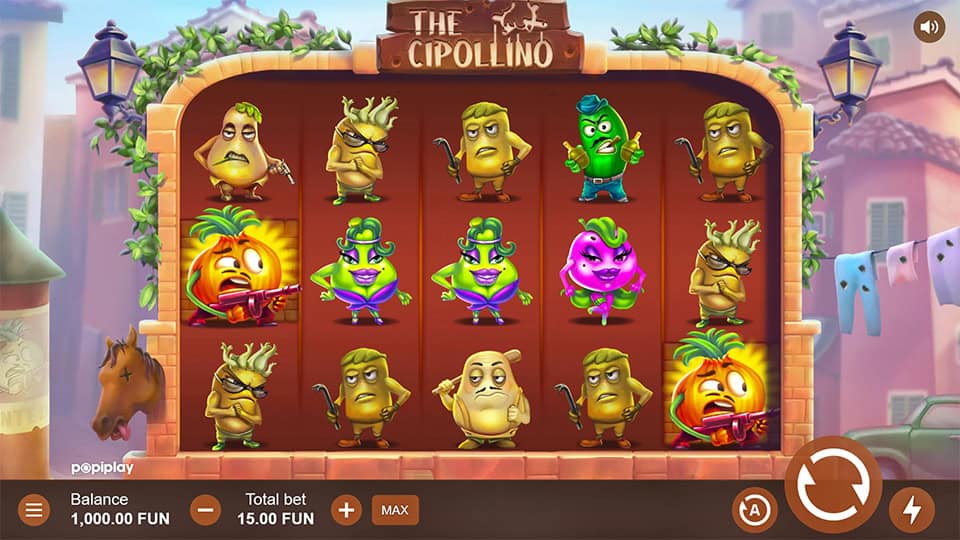Activate the lightning bolt turbo mode
This screenshot has height=540, width=960.
[911, 510]
